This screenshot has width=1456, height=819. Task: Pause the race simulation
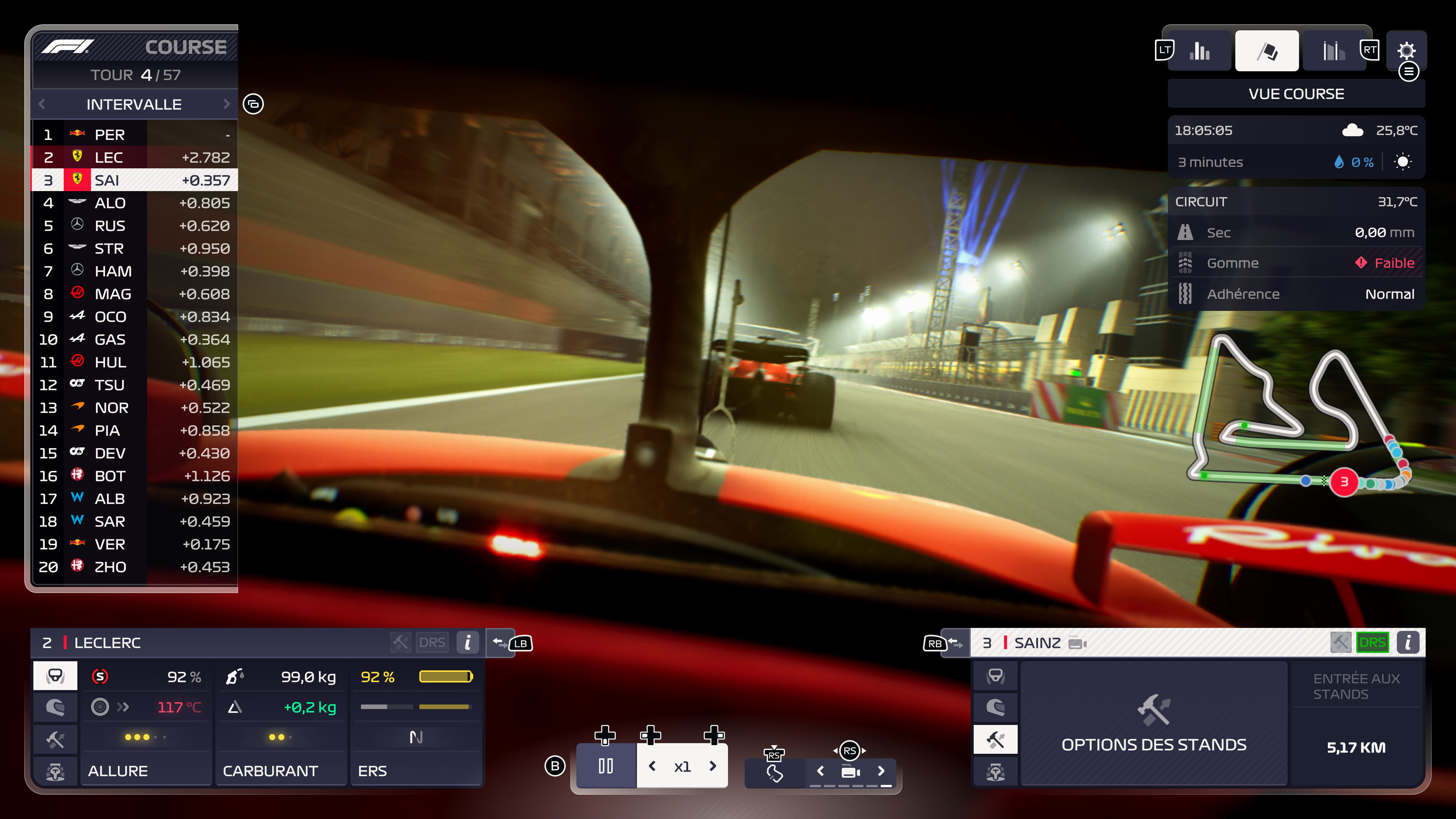(606, 766)
